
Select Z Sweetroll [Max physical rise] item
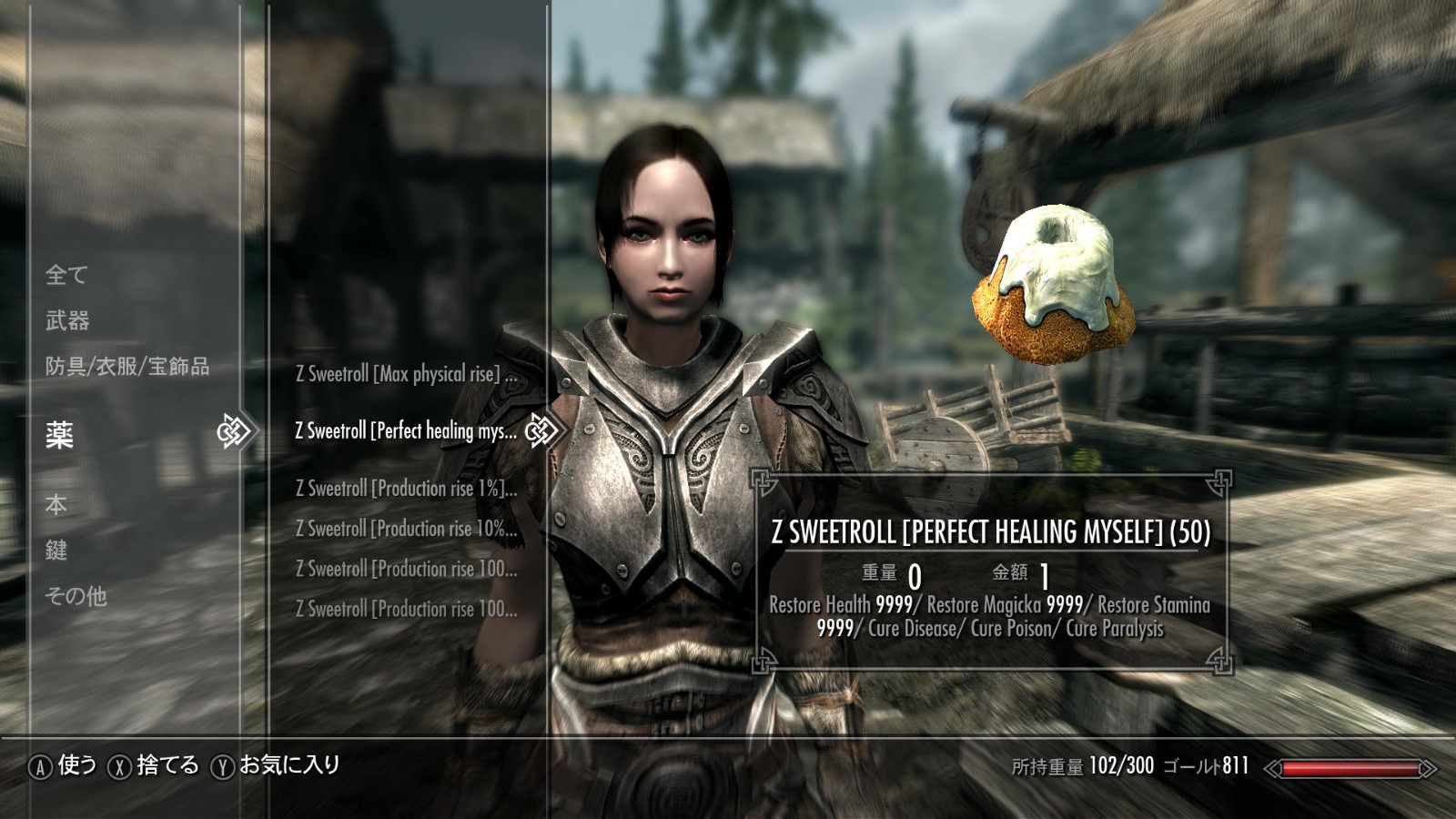(x=406, y=374)
